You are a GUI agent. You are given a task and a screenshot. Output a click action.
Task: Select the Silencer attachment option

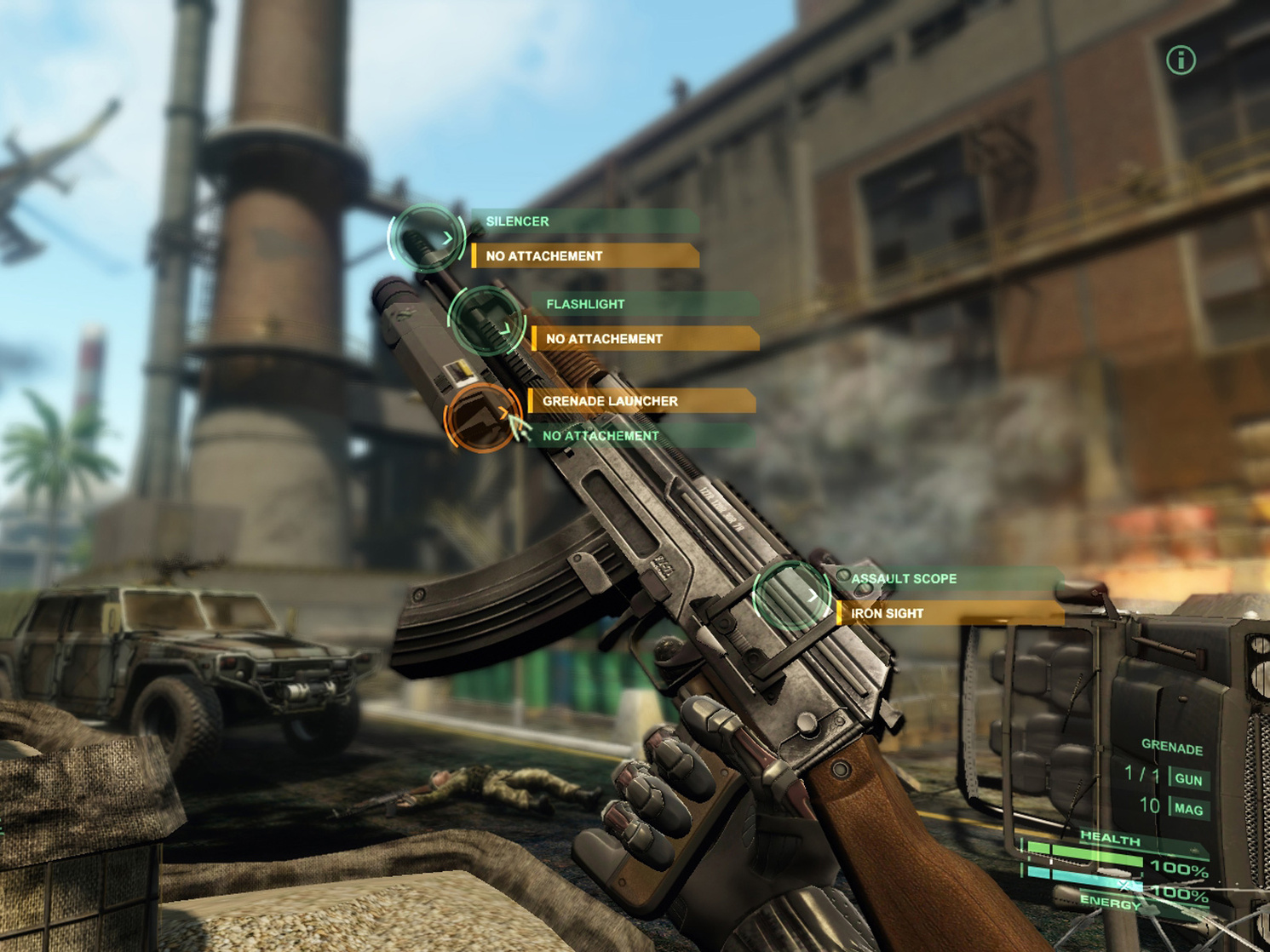pyautogui.click(x=584, y=221)
